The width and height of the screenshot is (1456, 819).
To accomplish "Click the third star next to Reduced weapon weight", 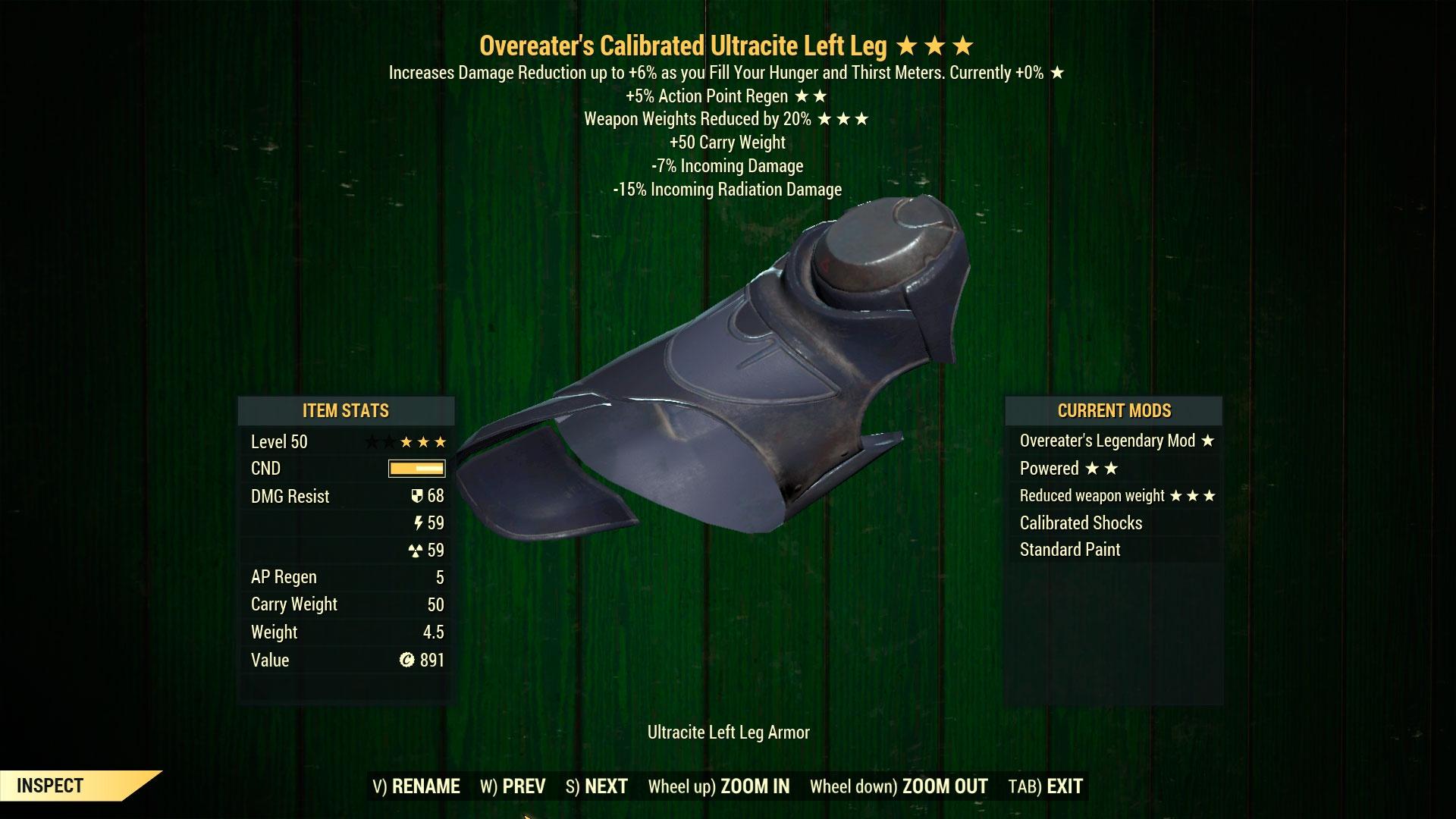I will (x=1209, y=495).
